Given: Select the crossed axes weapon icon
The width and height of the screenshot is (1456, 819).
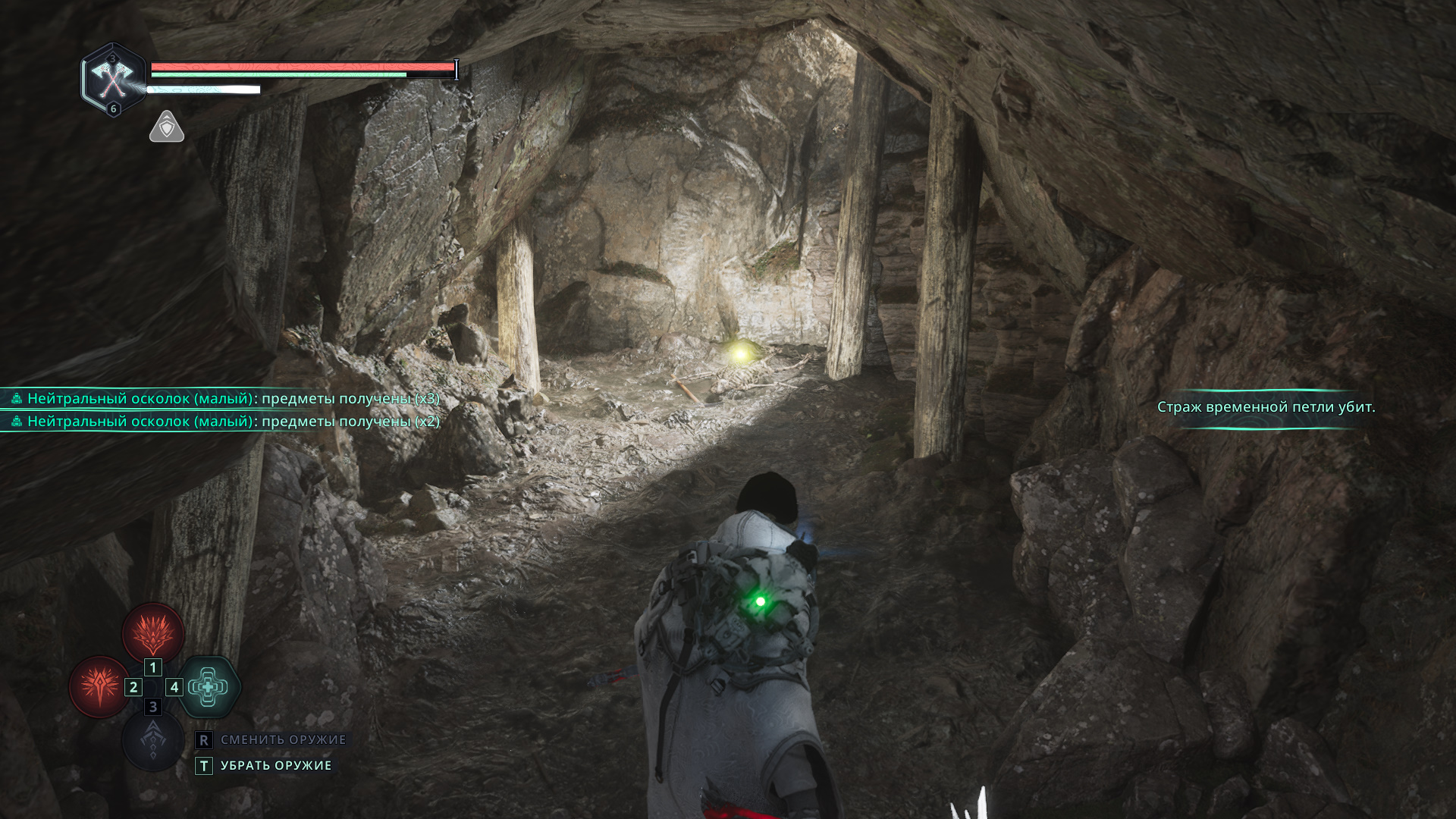Looking at the screenshot, I should pyautogui.click(x=112, y=77).
